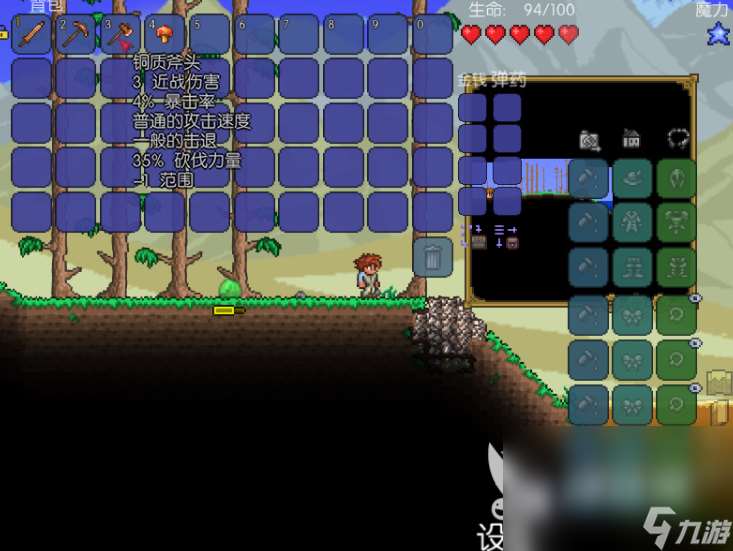This screenshot has height=551, width=733.
Task: Toggle the hotbar lock icon
Action: coord(3,34)
